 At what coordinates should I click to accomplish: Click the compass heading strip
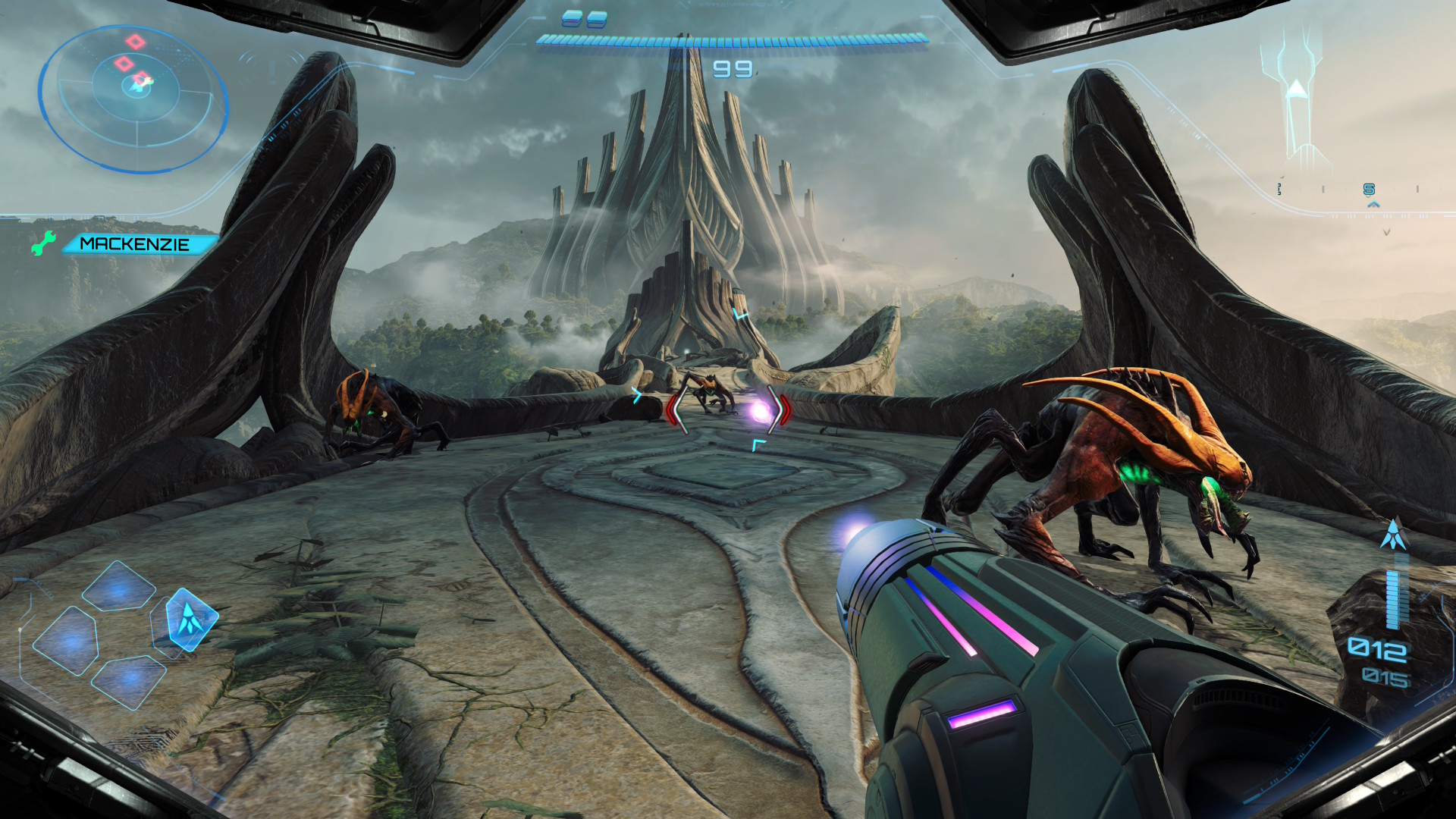point(1350,190)
